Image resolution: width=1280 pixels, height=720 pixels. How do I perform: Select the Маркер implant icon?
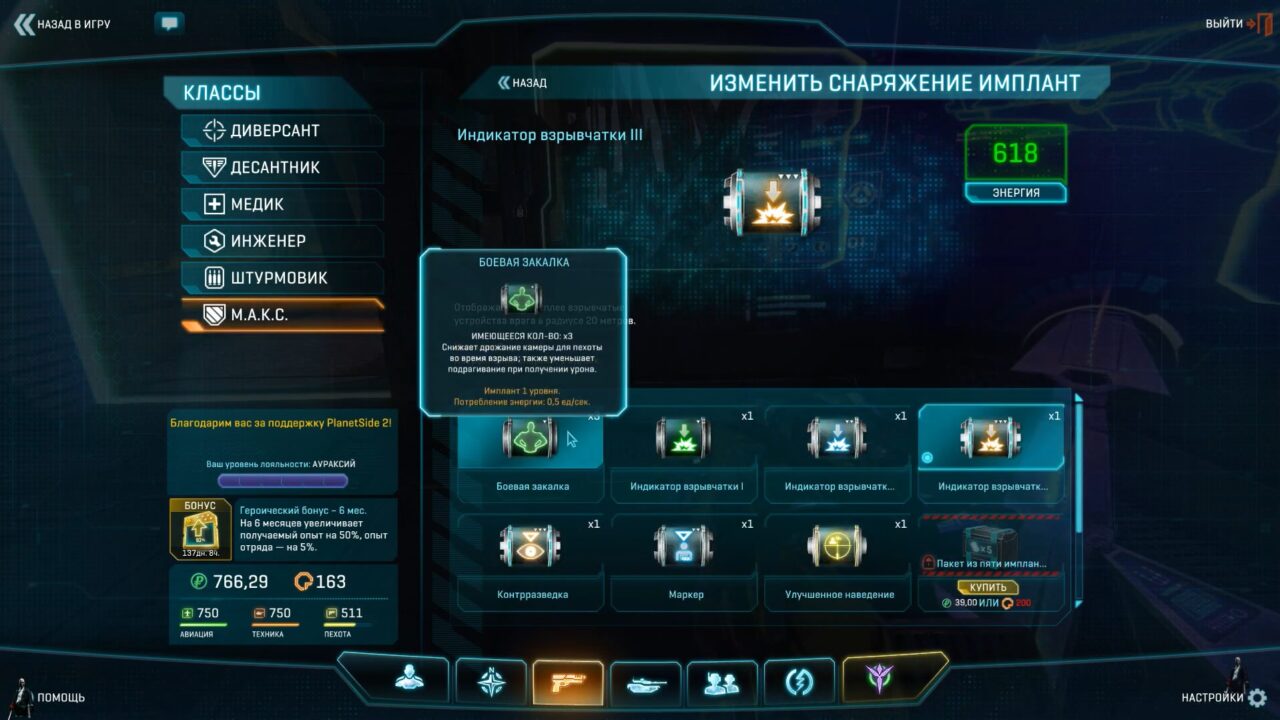(683, 545)
